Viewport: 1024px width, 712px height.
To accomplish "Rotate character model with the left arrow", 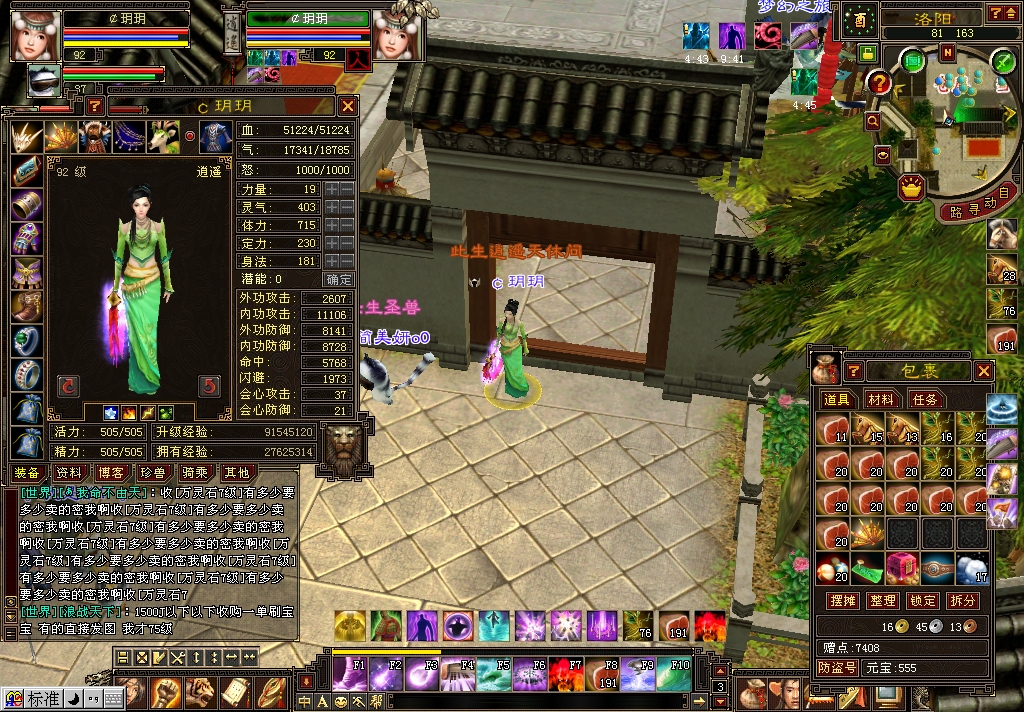I will [x=69, y=385].
